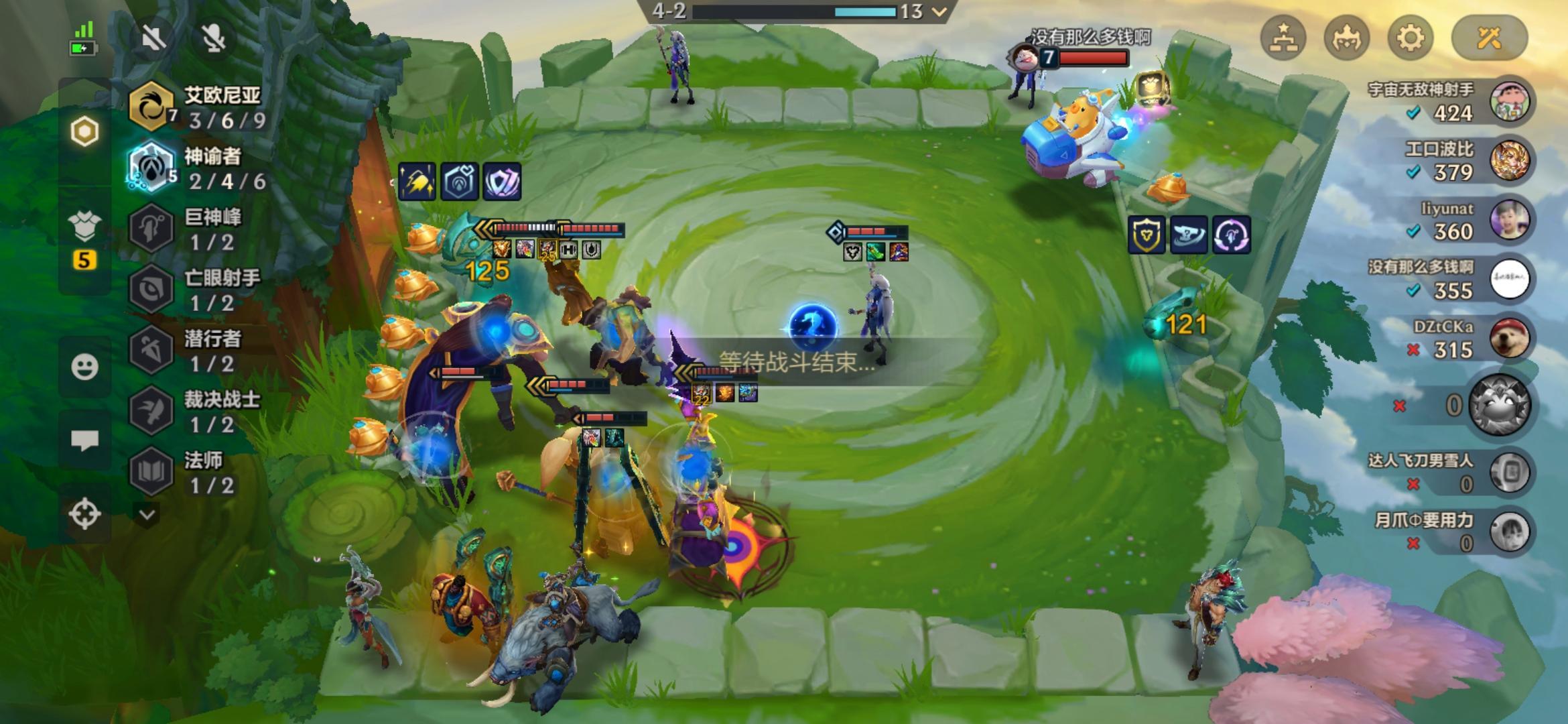Screen dimensions: 1568x724
Task: Open the settings gear menu
Action: click(x=1409, y=38)
